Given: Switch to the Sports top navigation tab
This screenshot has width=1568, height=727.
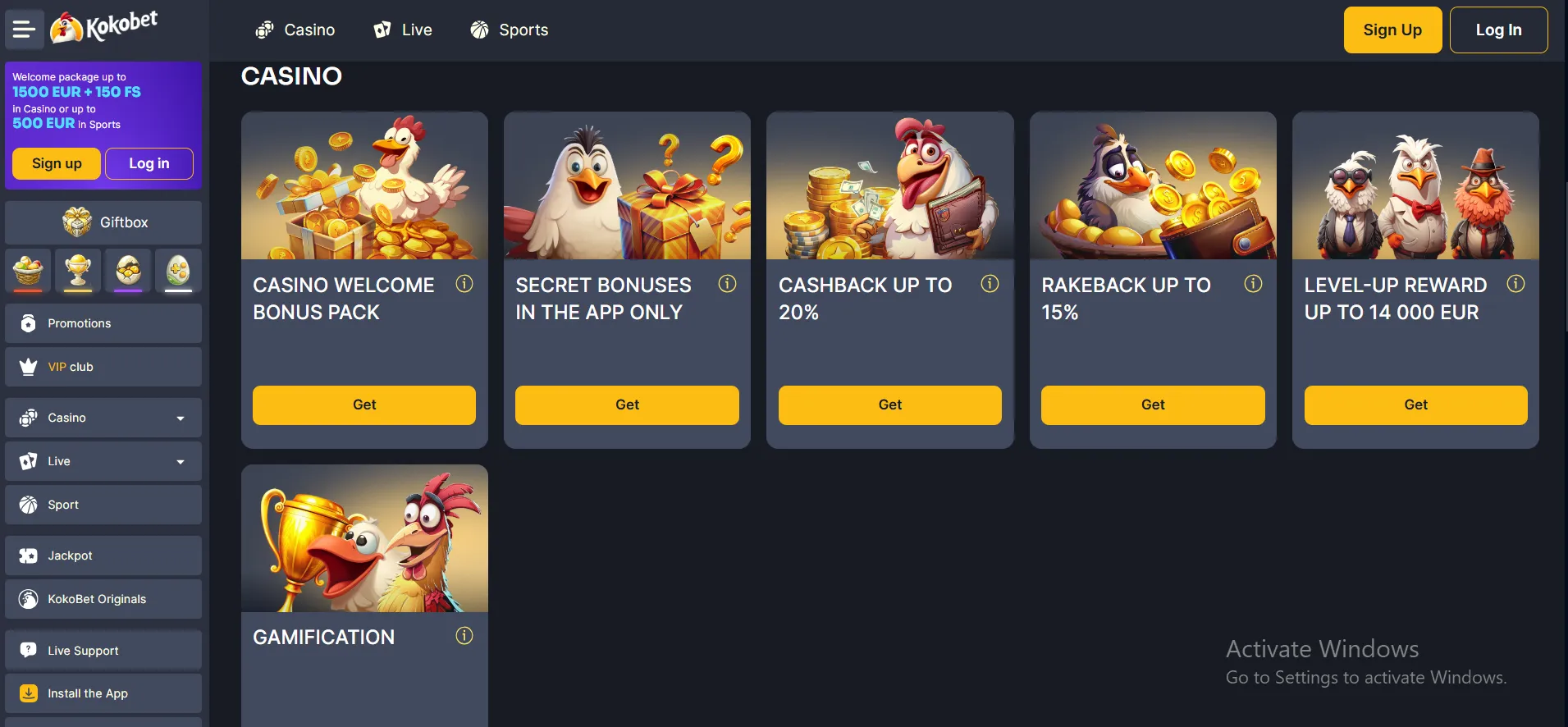Looking at the screenshot, I should click(x=509, y=30).
